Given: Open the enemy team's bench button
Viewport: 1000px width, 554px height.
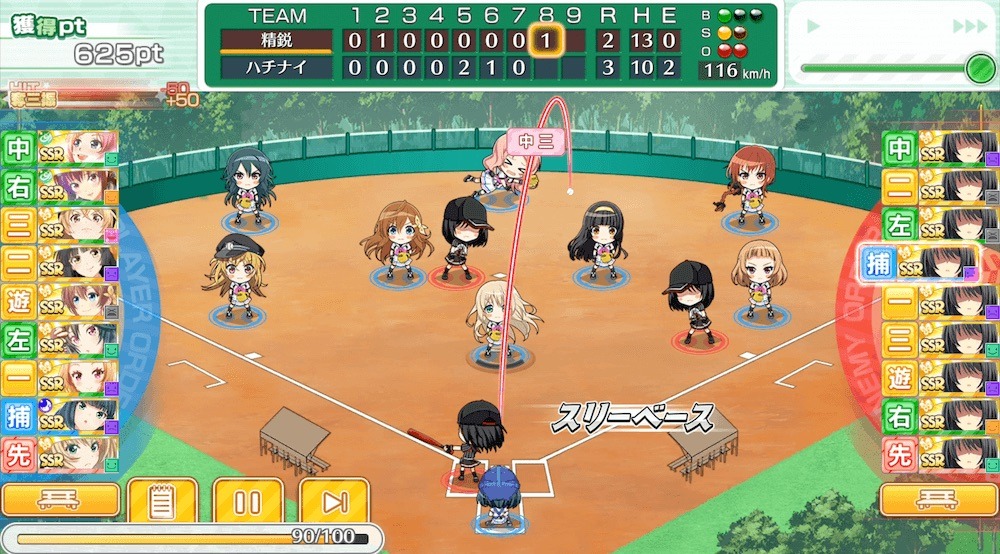Looking at the screenshot, I should pos(938,500).
